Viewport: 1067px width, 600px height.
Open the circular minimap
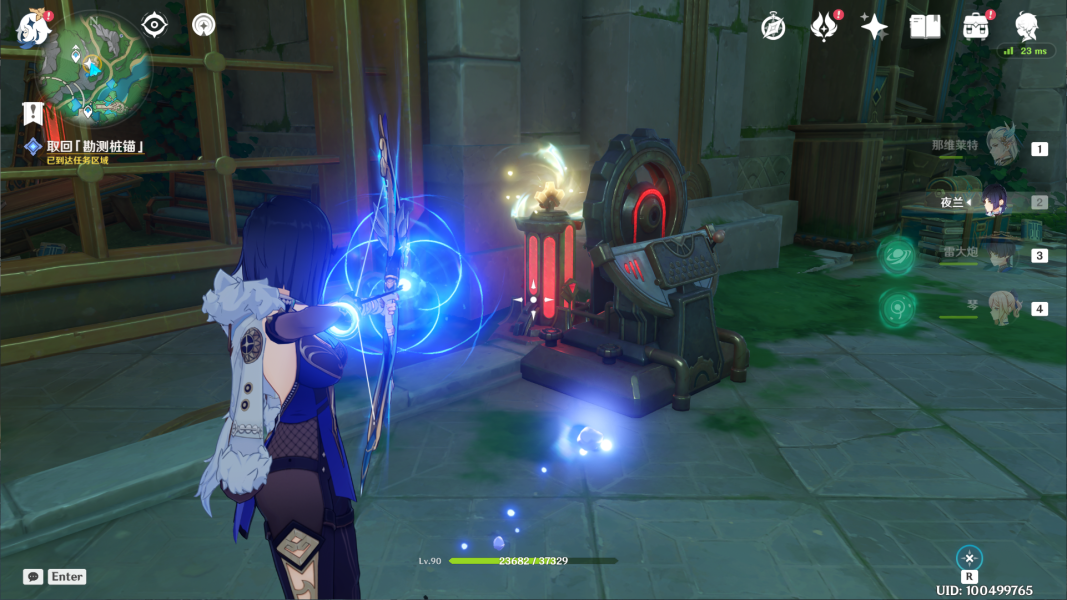[x=94, y=71]
